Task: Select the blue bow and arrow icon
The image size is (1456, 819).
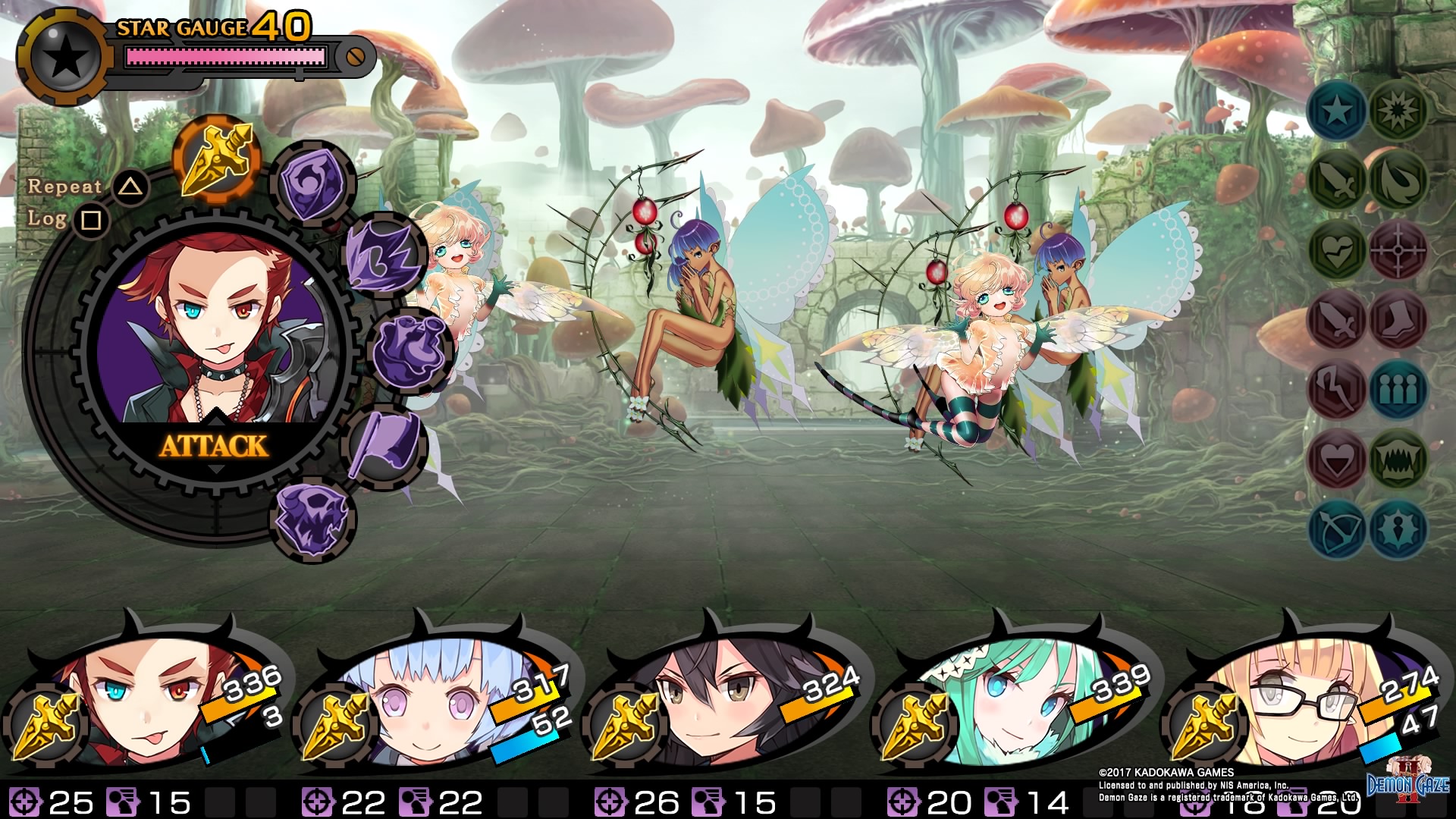Action: (1337, 529)
